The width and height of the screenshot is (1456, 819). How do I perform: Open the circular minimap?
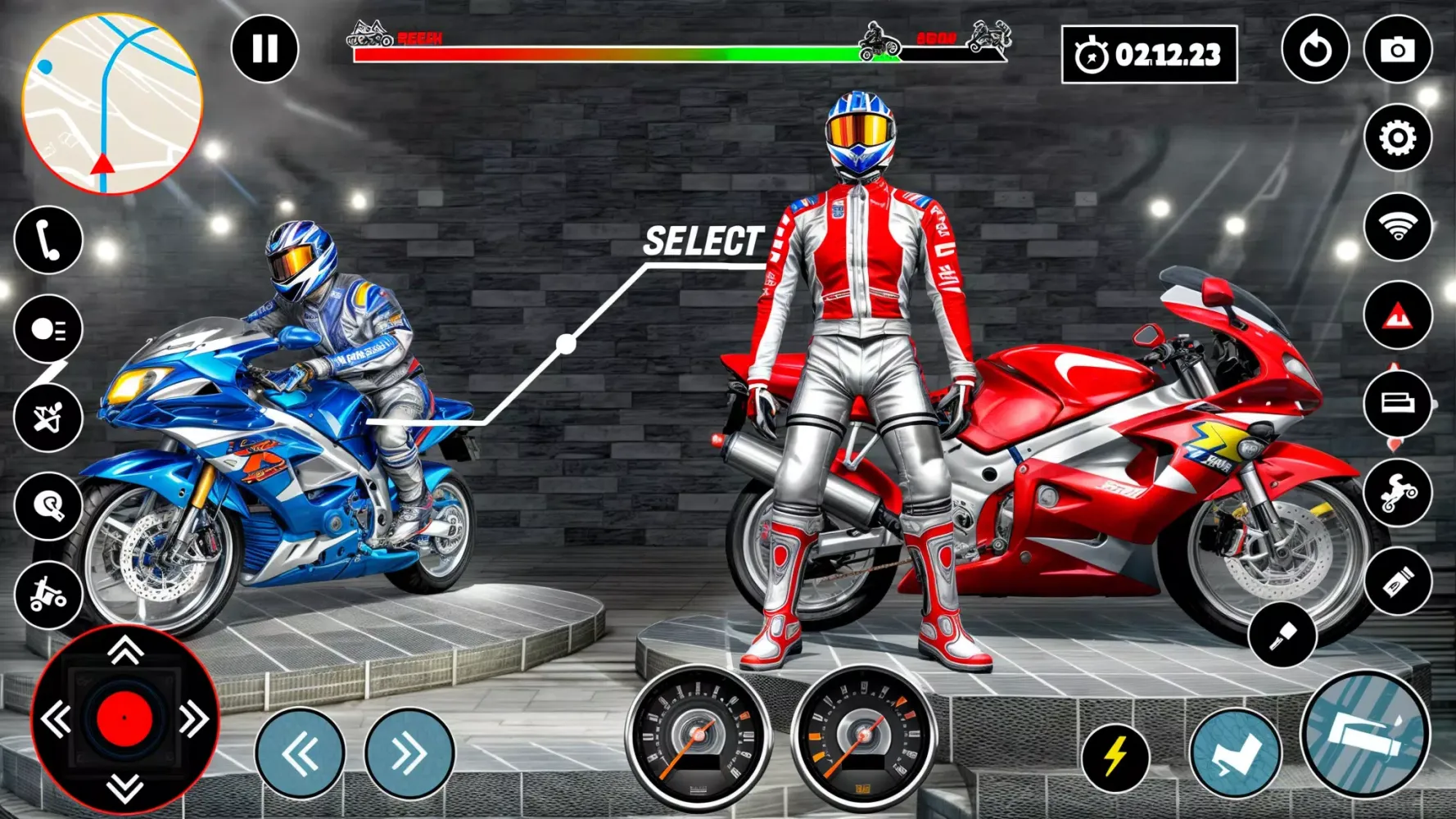click(112, 104)
